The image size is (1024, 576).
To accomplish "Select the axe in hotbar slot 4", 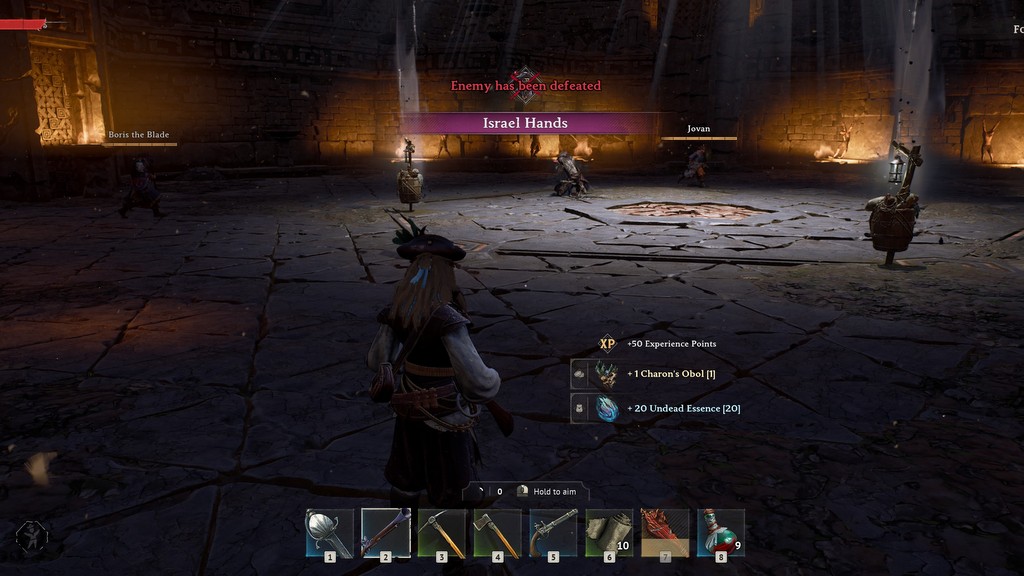I will pyautogui.click(x=498, y=533).
